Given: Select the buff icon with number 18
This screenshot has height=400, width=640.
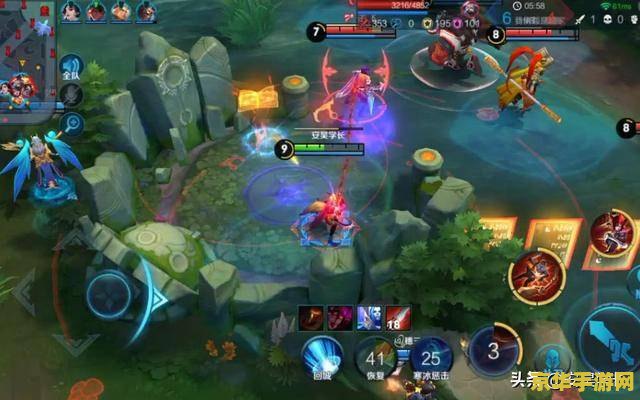Looking at the screenshot, I should tap(399, 317).
